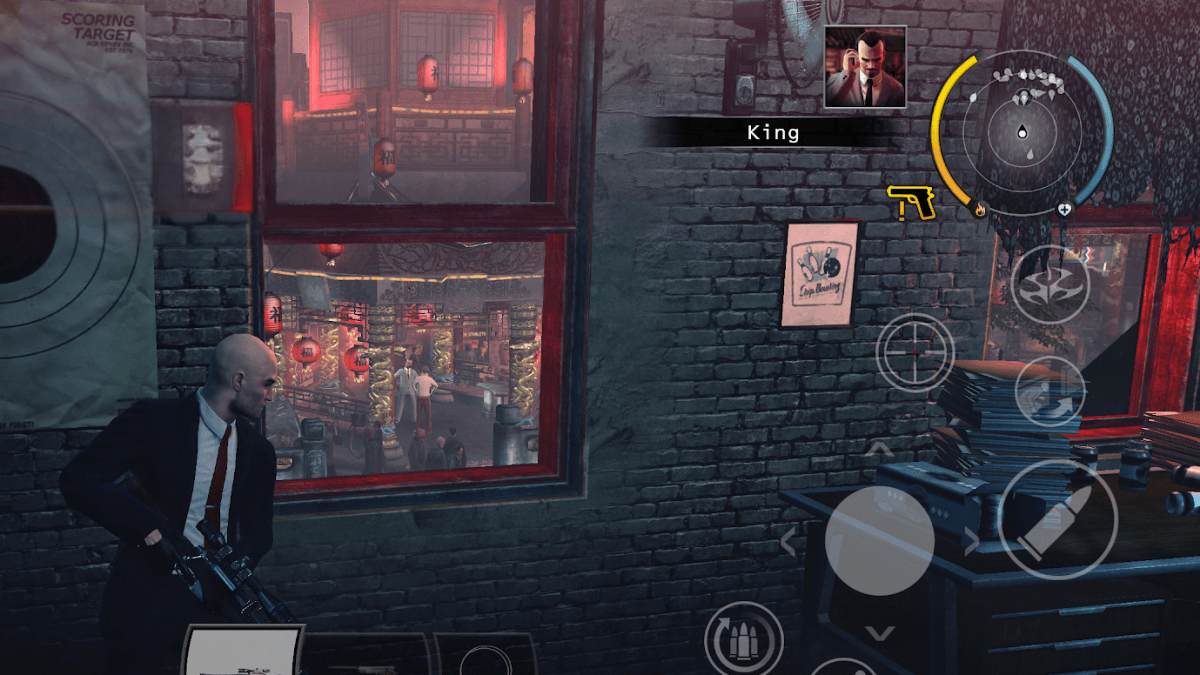1200x675 pixels.
Task: Click the virtual movement joystick
Action: click(x=880, y=543)
